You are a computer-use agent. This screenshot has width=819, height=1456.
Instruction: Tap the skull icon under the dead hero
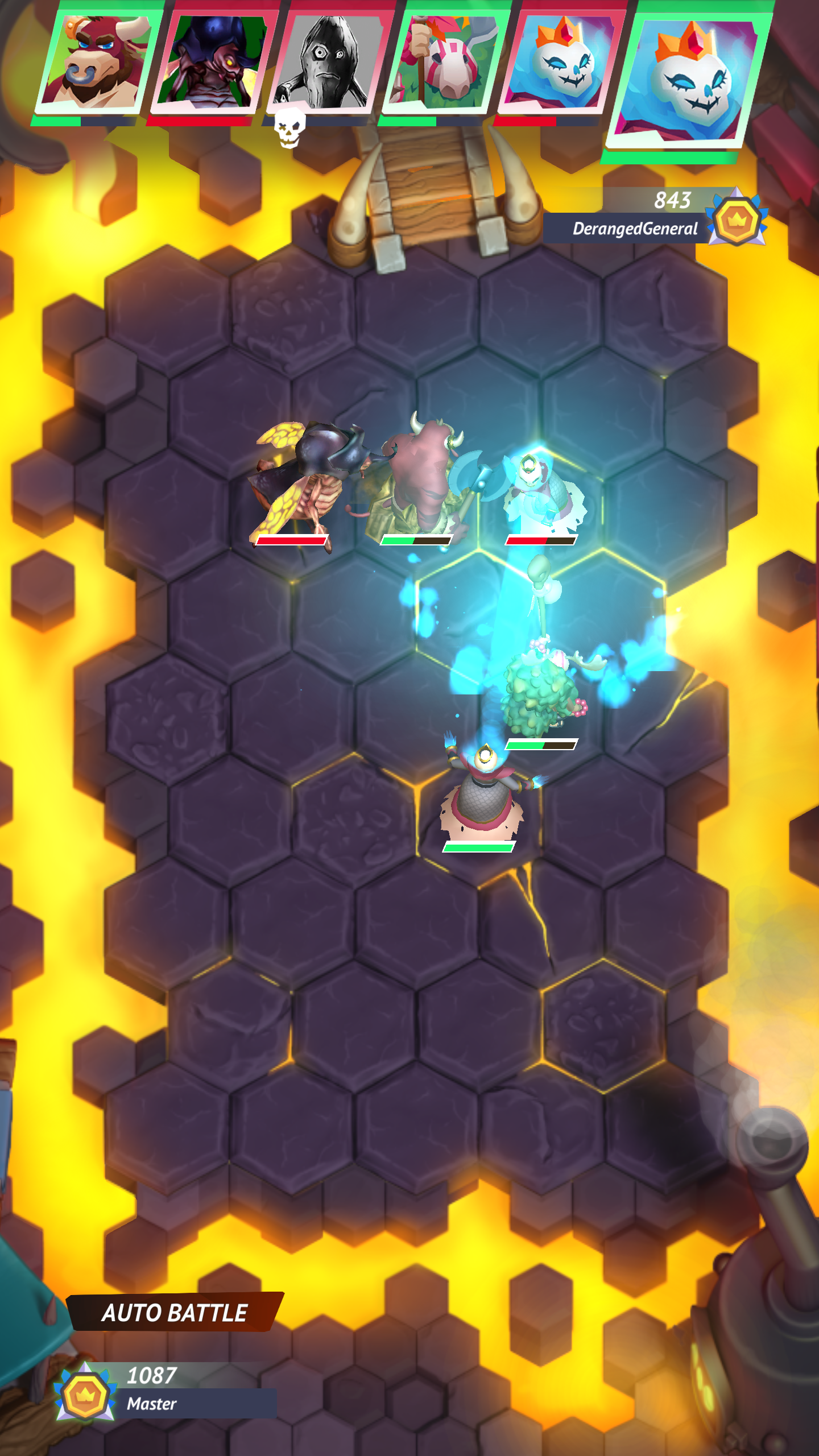click(289, 126)
